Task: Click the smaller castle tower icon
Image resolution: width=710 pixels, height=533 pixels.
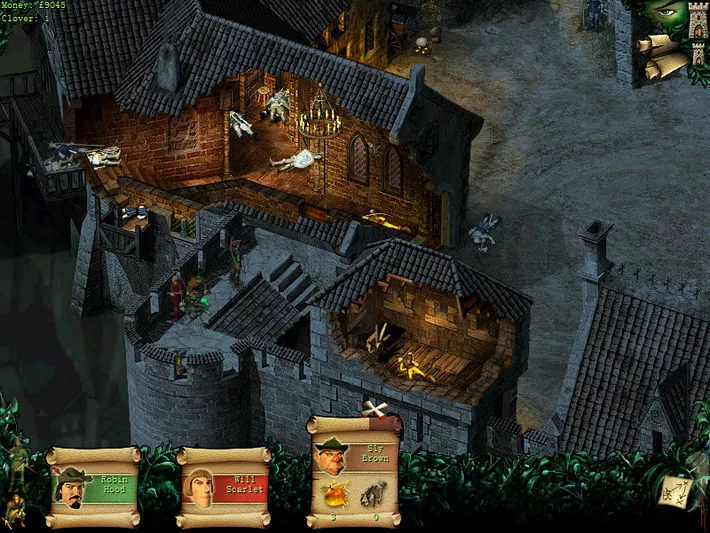Action: point(699,54)
